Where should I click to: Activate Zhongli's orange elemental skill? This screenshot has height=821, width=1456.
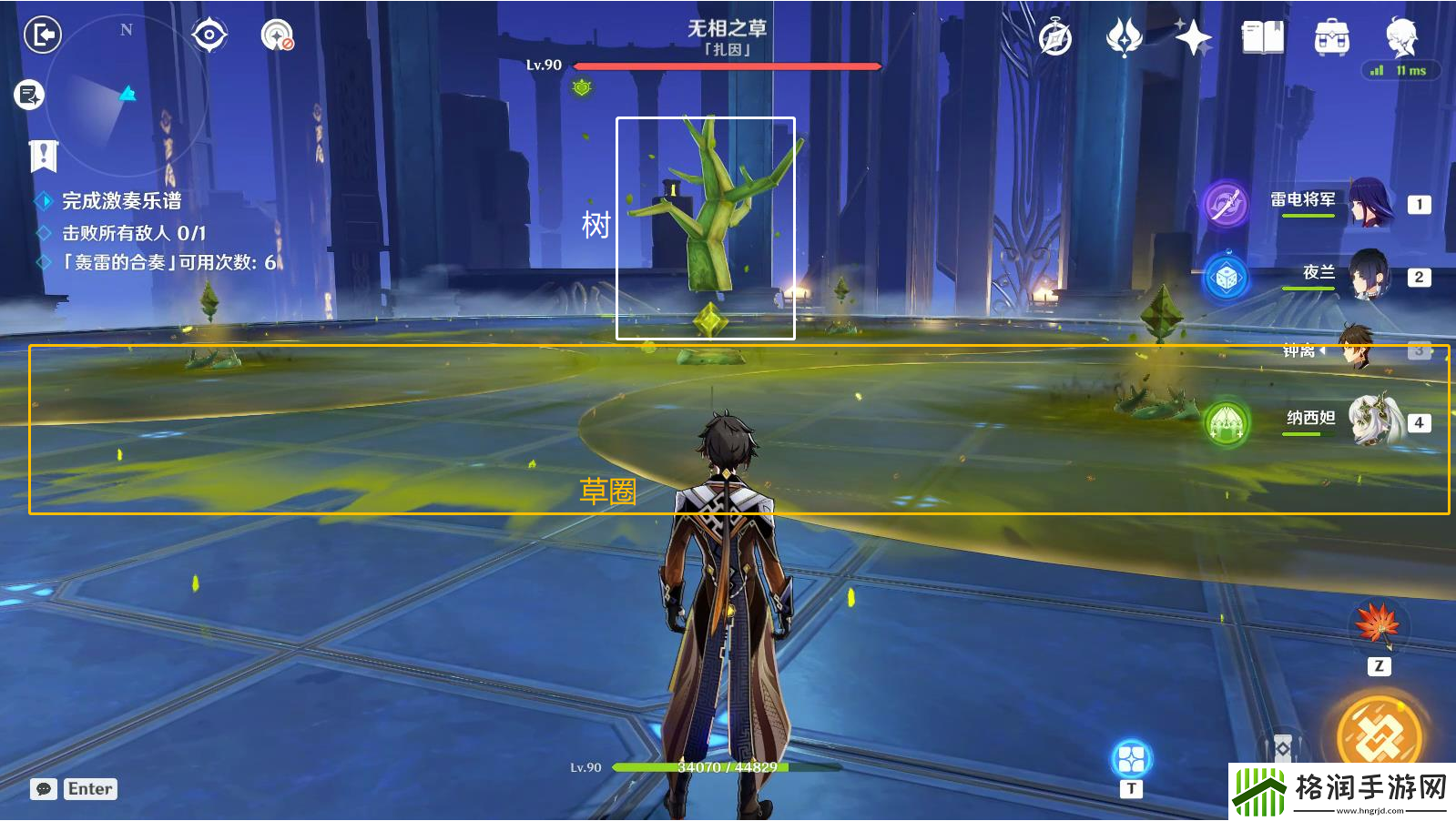click(x=1378, y=734)
